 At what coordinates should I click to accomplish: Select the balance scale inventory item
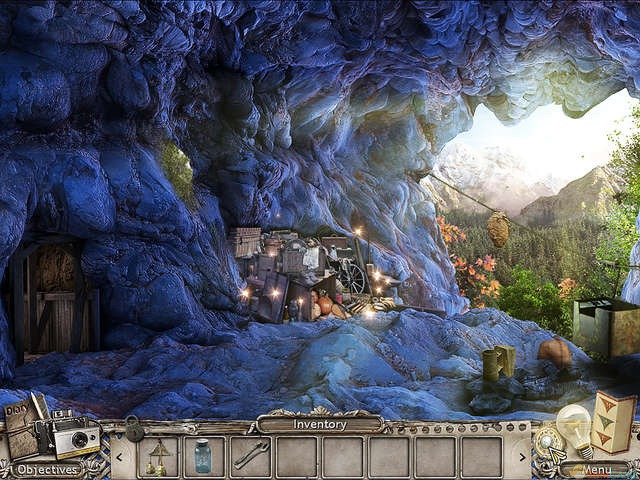pos(158,455)
